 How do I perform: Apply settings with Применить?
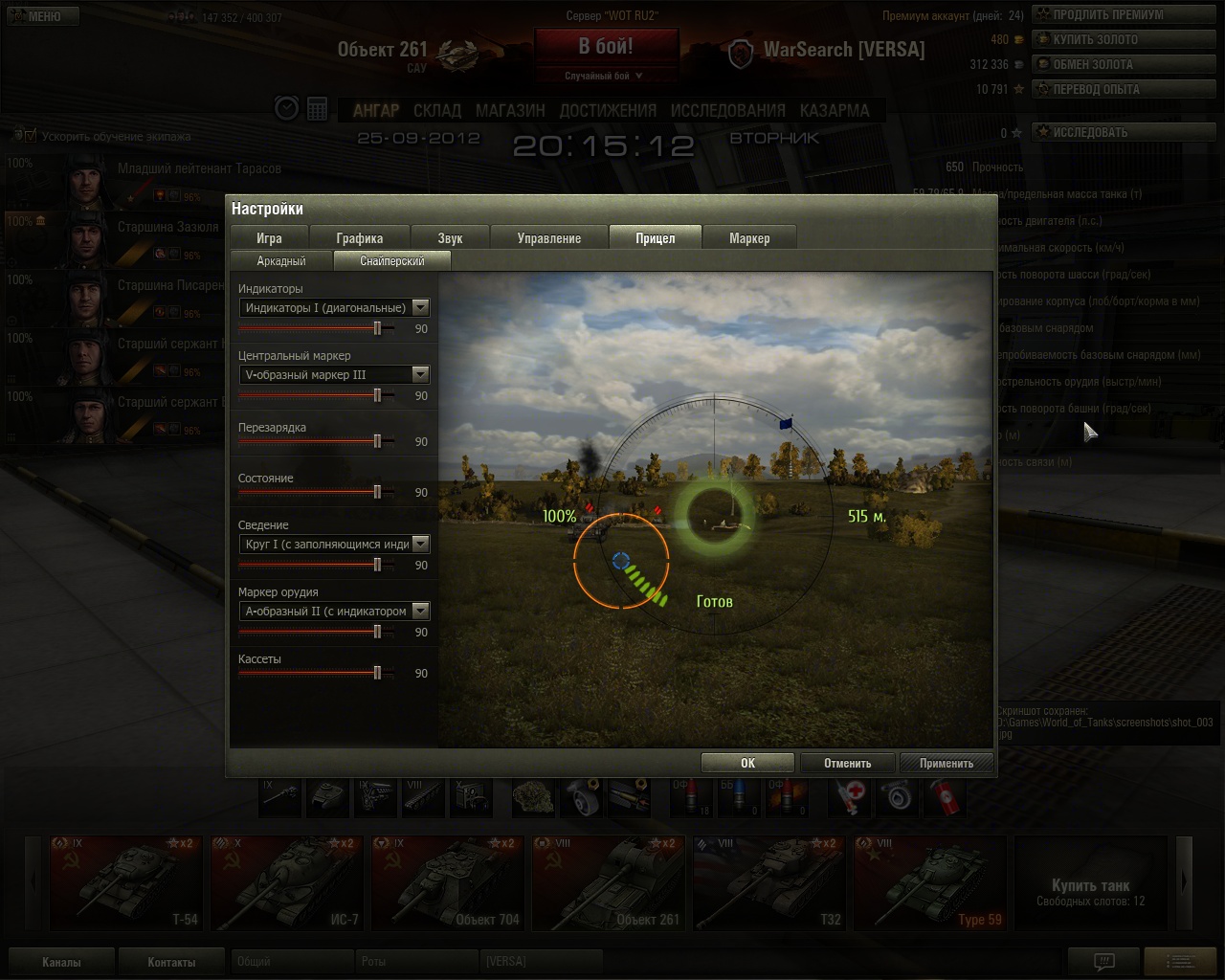[946, 763]
